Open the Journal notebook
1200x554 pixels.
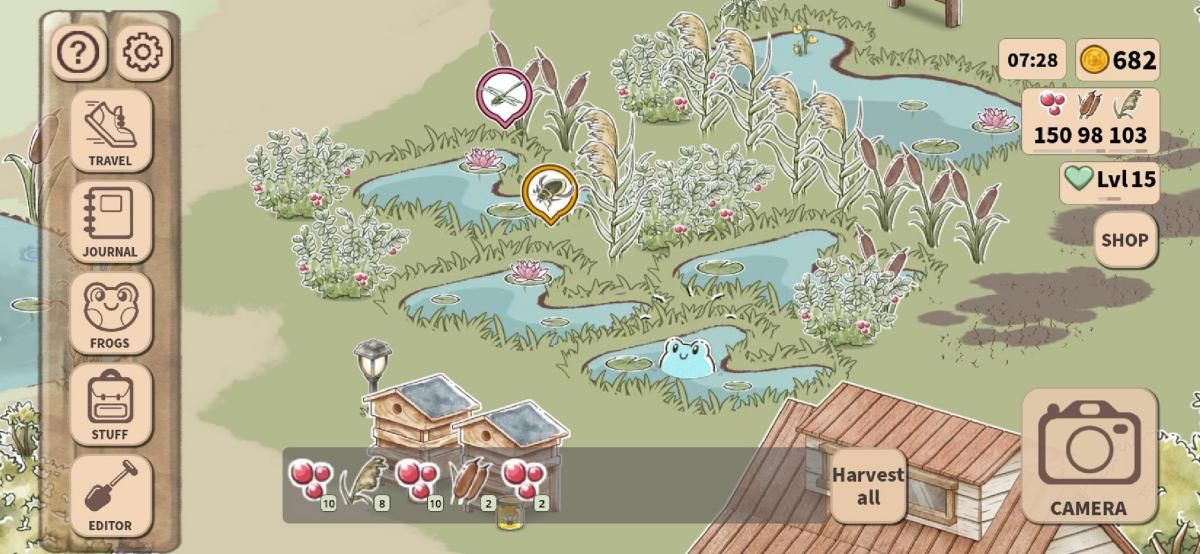[x=111, y=222]
